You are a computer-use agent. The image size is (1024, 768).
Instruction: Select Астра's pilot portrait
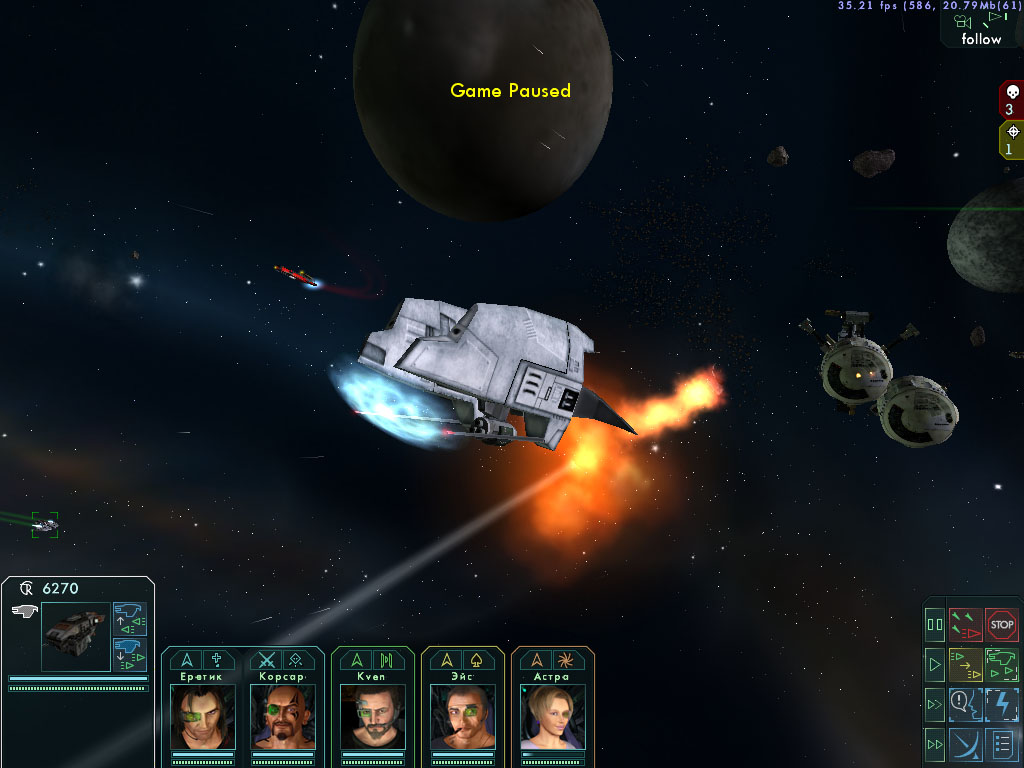pyautogui.click(x=552, y=716)
